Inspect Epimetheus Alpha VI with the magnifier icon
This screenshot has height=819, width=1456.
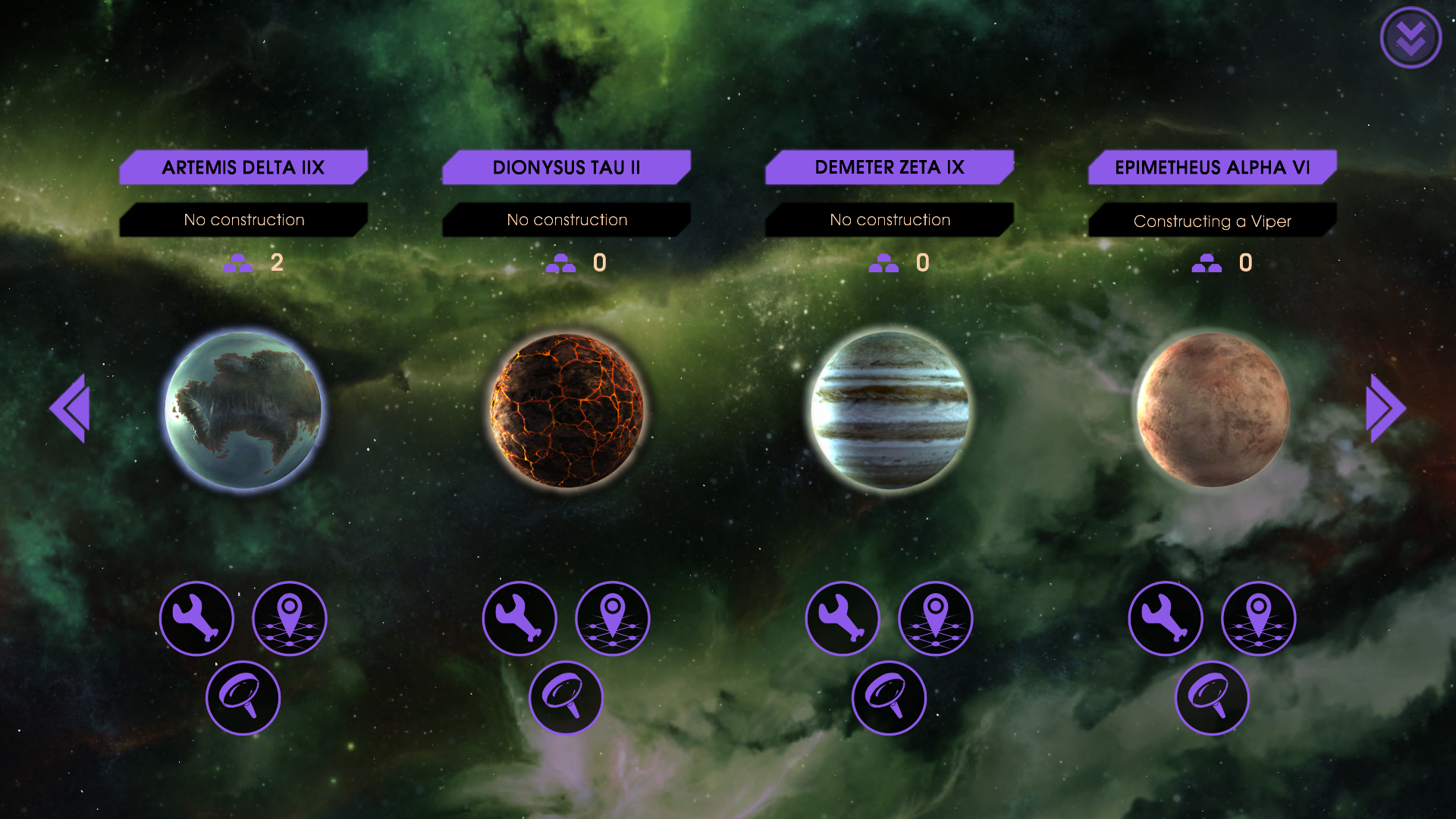[1212, 697]
